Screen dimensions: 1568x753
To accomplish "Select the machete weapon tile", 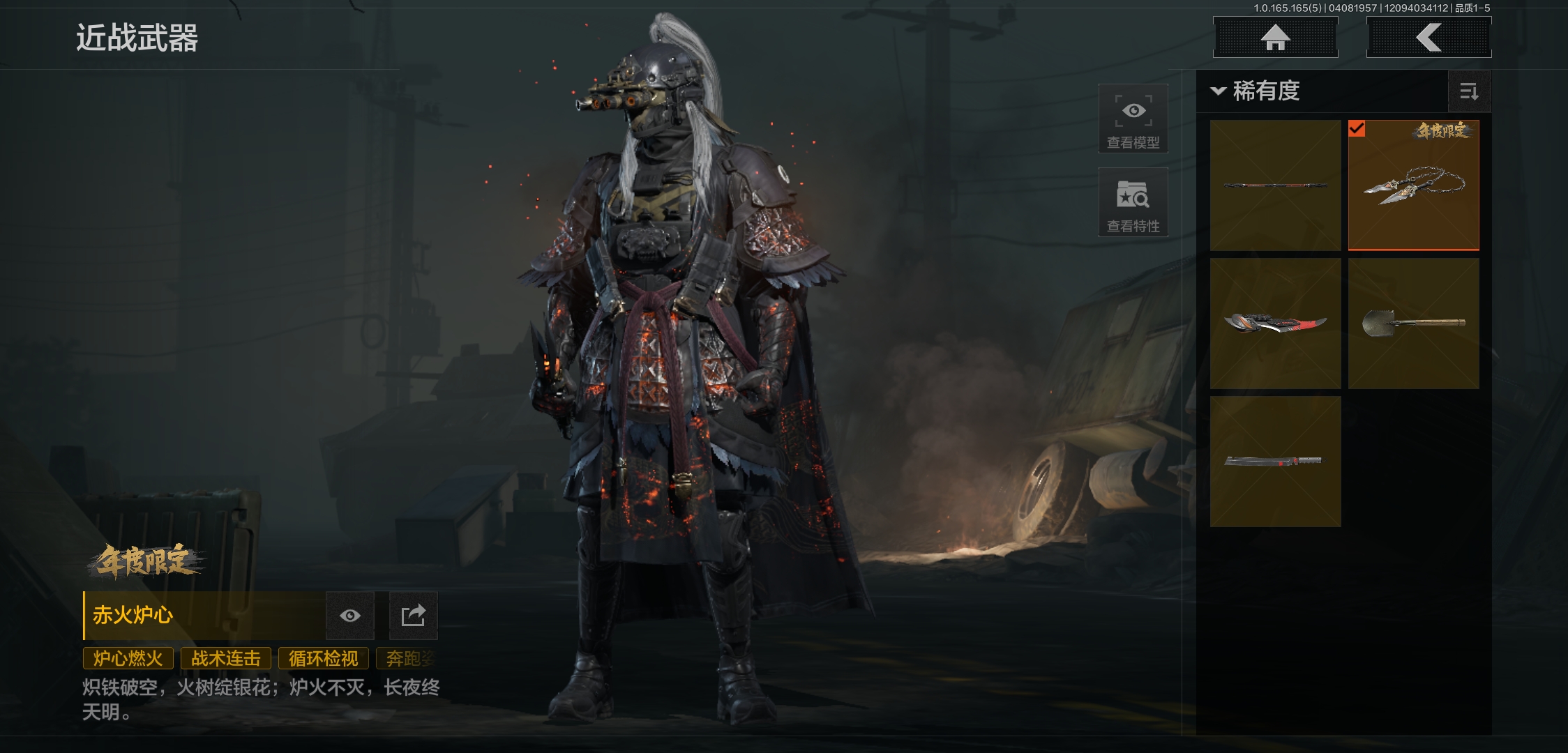I will tap(1275, 461).
